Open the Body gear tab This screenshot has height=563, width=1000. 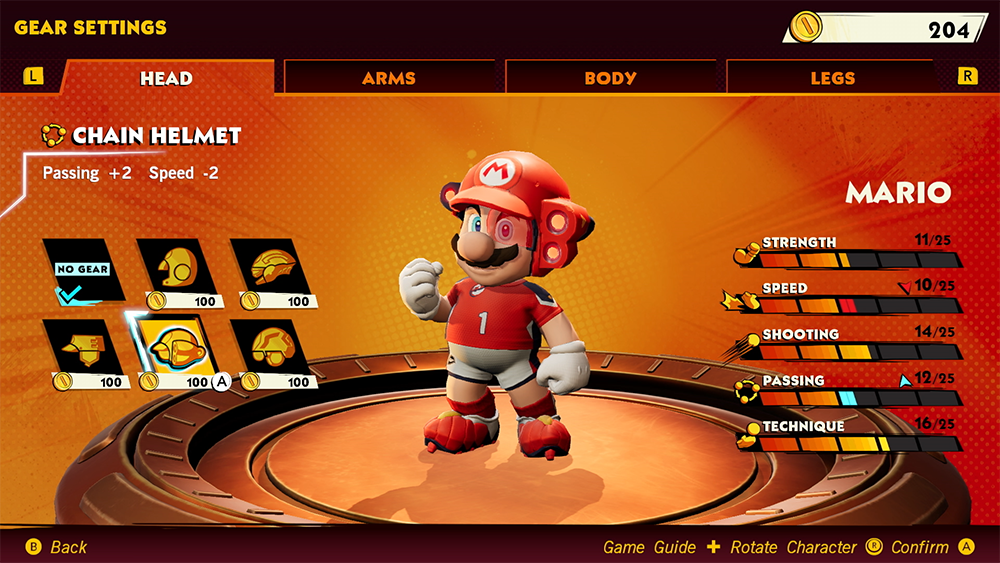pyautogui.click(x=610, y=78)
